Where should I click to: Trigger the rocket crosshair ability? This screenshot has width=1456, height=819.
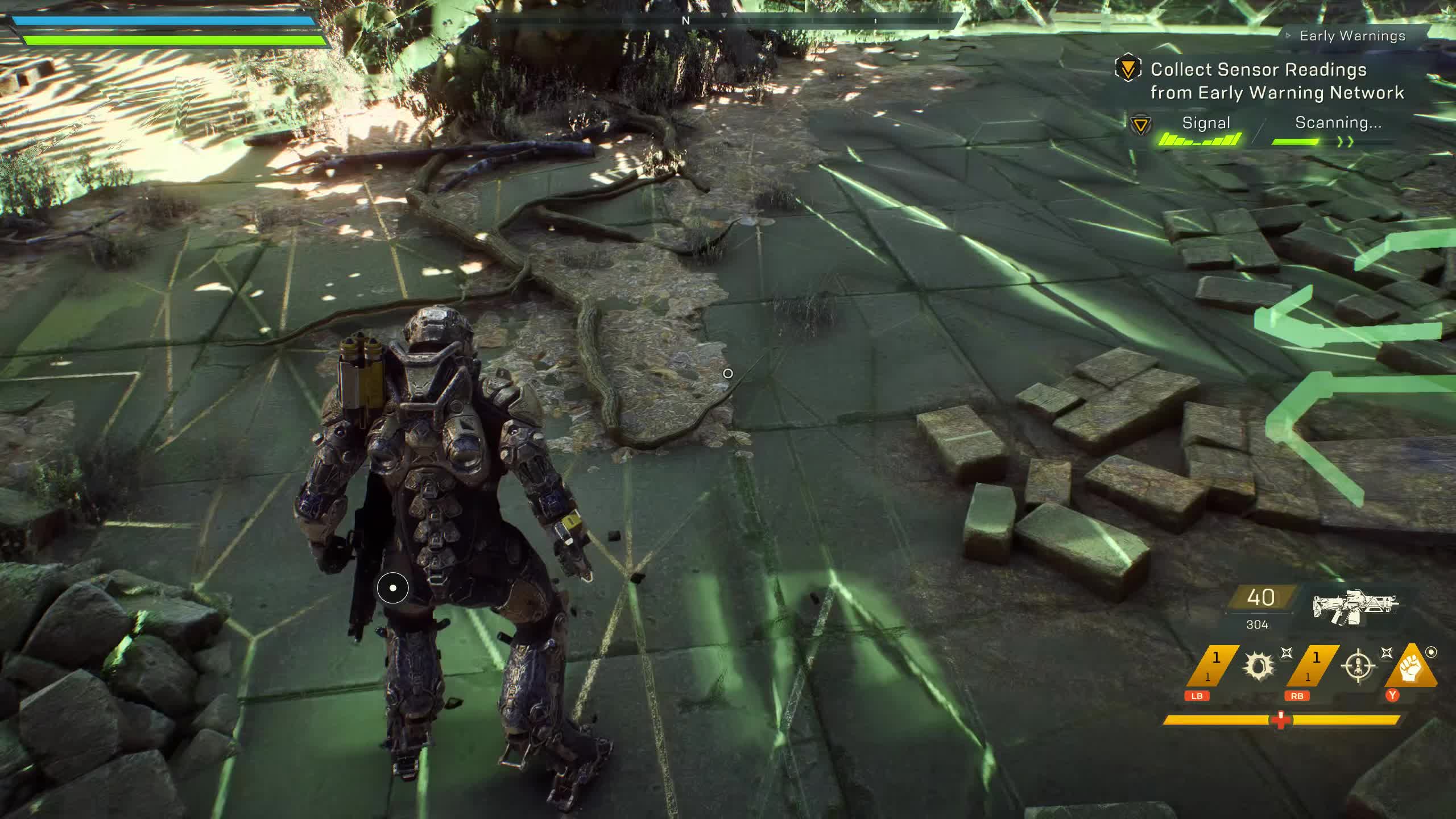click(1359, 665)
